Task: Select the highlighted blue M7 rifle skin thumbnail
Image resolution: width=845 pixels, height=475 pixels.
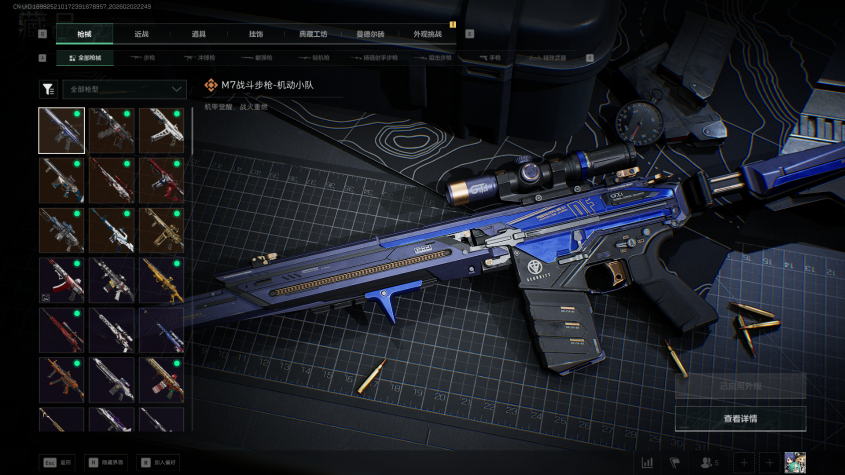Action: tap(61, 130)
